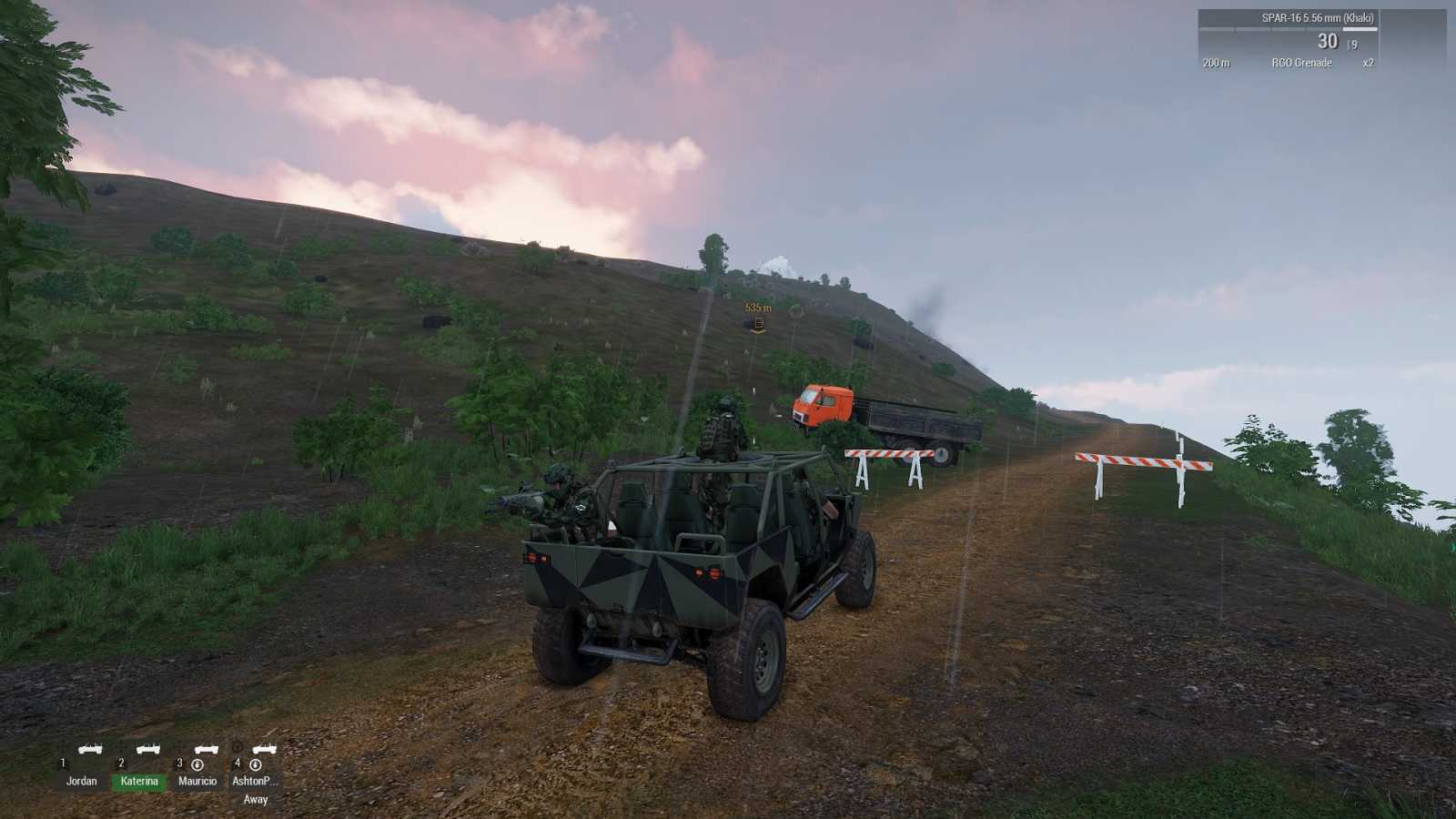Click the Away status label under AshtonP

(x=256, y=798)
